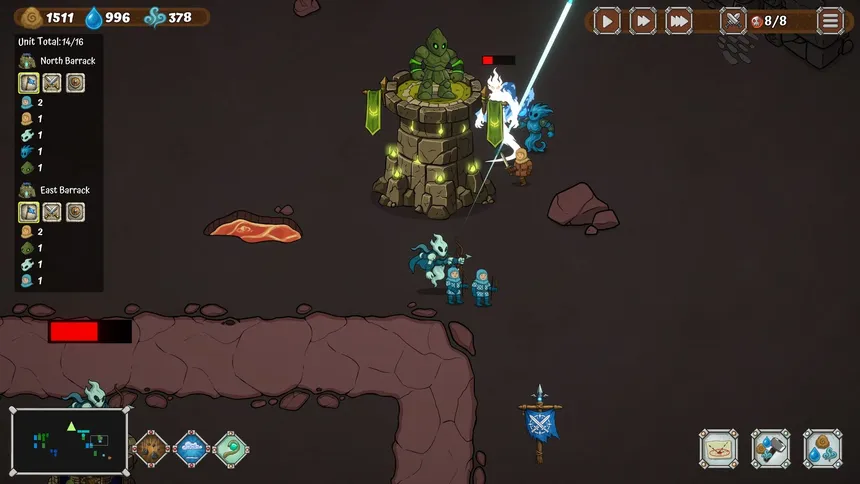Switch to triple fast-forward speed
The height and width of the screenshot is (484, 860).
679,20
